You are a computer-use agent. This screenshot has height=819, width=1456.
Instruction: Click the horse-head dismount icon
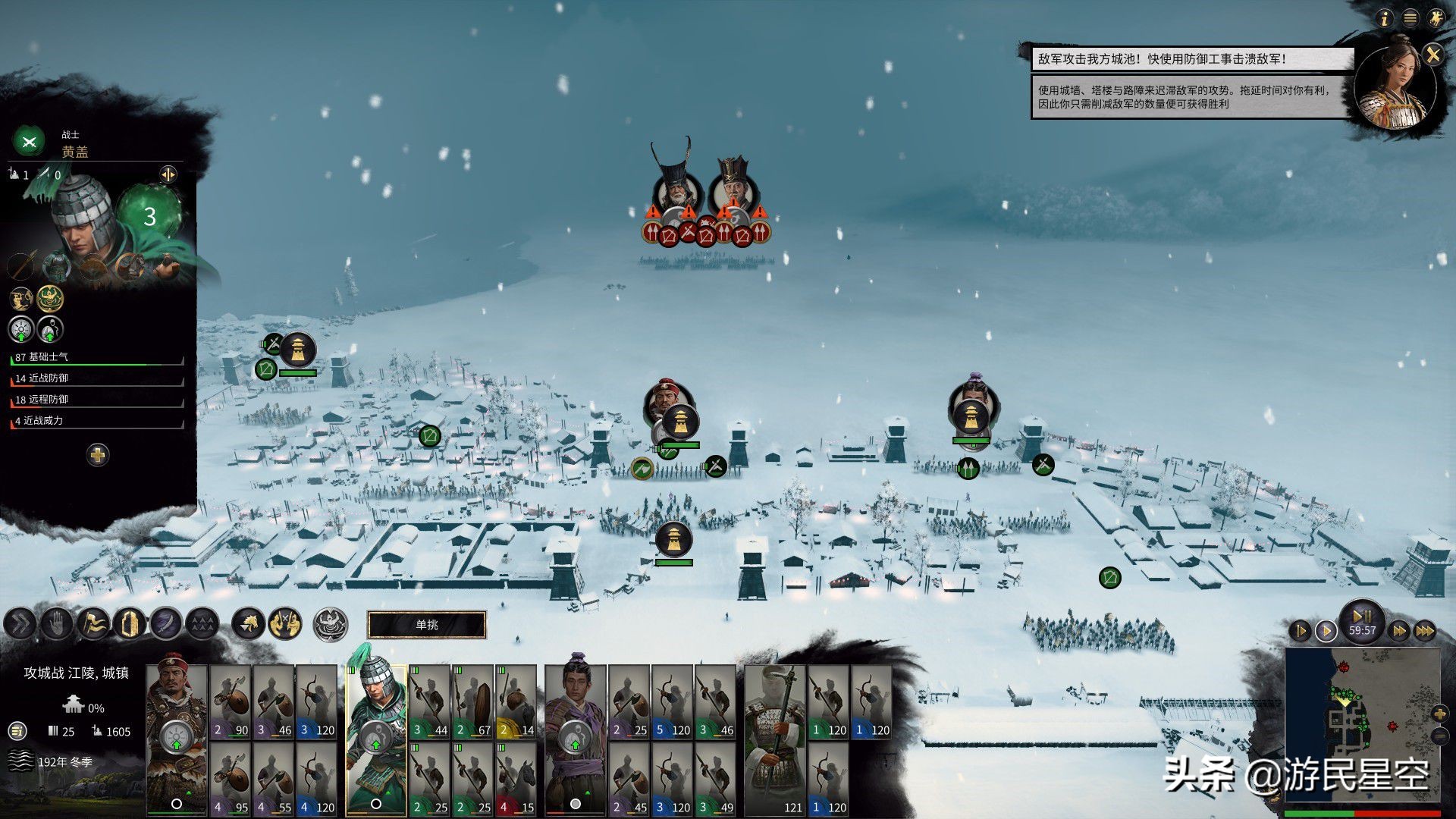[x=248, y=624]
